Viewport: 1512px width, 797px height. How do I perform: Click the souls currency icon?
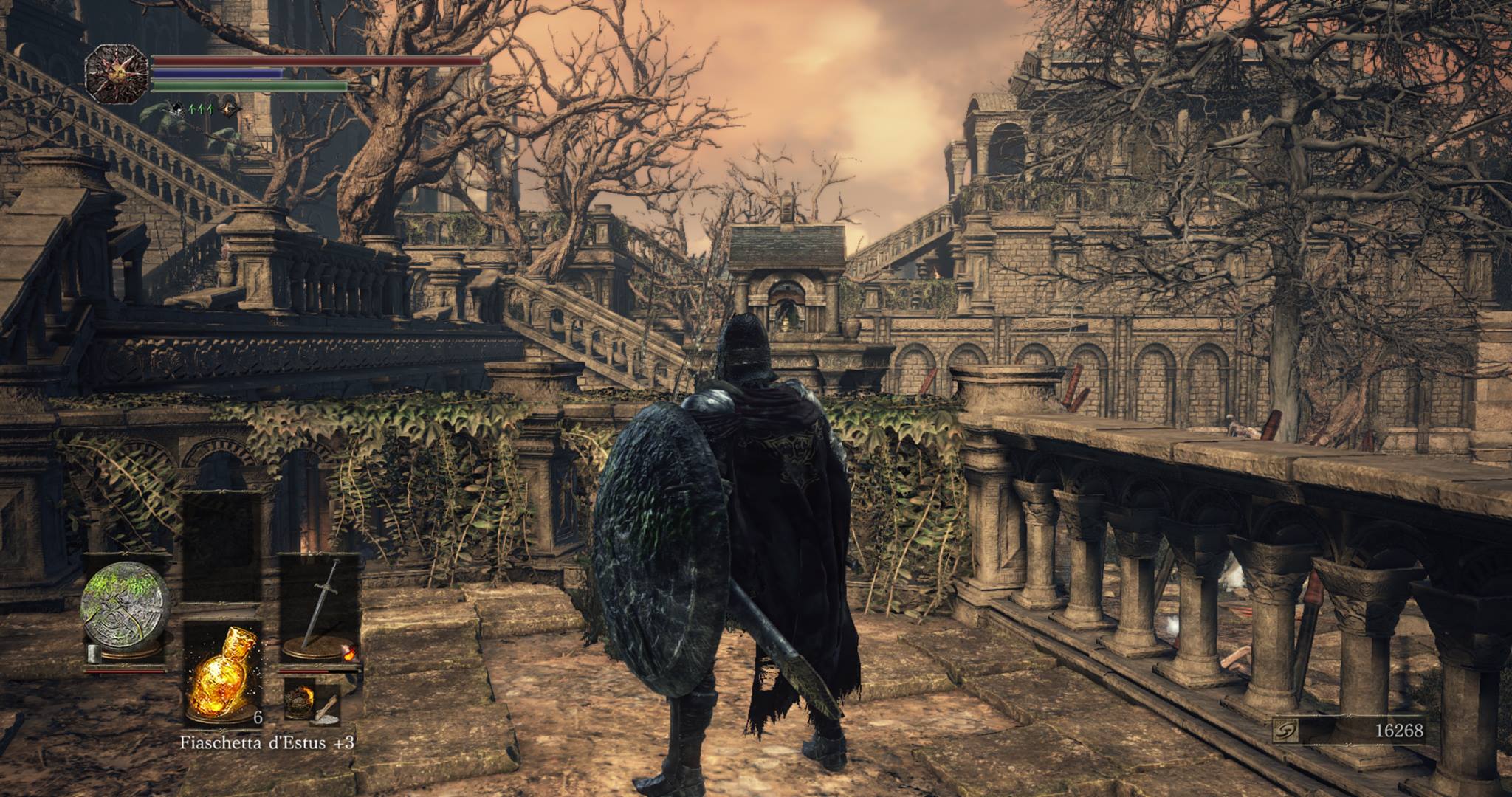(x=1287, y=731)
